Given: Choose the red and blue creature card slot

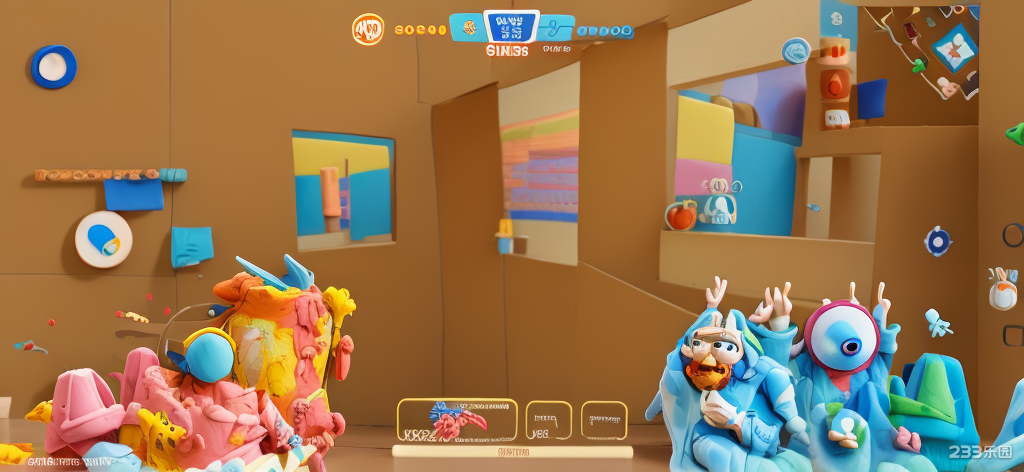Looking at the screenshot, I should click(x=457, y=420).
